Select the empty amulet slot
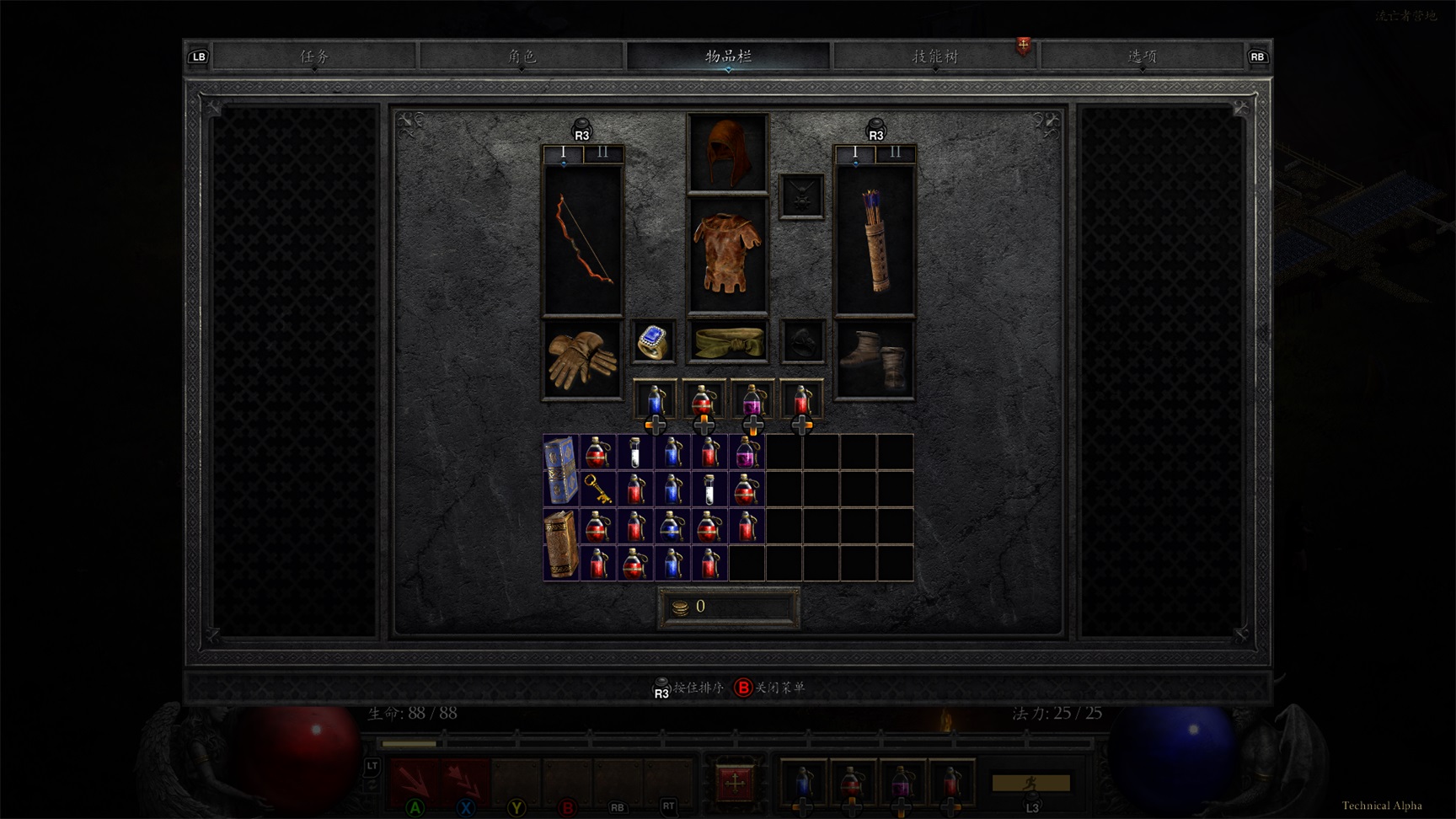Image resolution: width=1456 pixels, height=819 pixels. pyautogui.click(x=801, y=196)
